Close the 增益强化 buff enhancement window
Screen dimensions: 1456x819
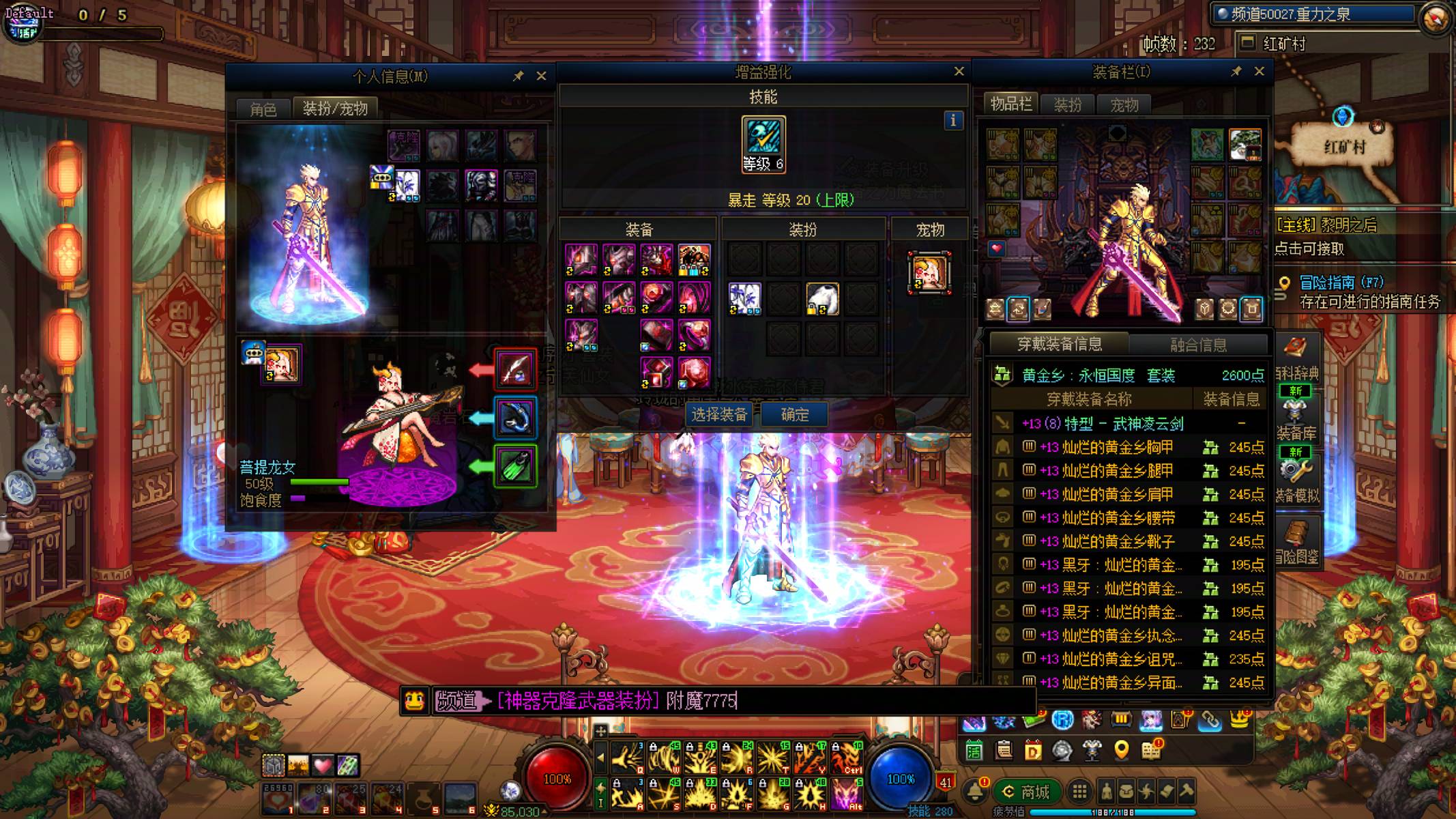[x=959, y=71]
